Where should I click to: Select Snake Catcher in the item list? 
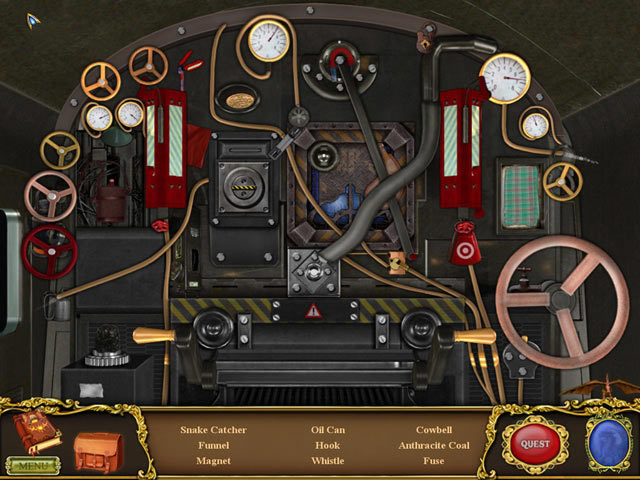(x=213, y=430)
